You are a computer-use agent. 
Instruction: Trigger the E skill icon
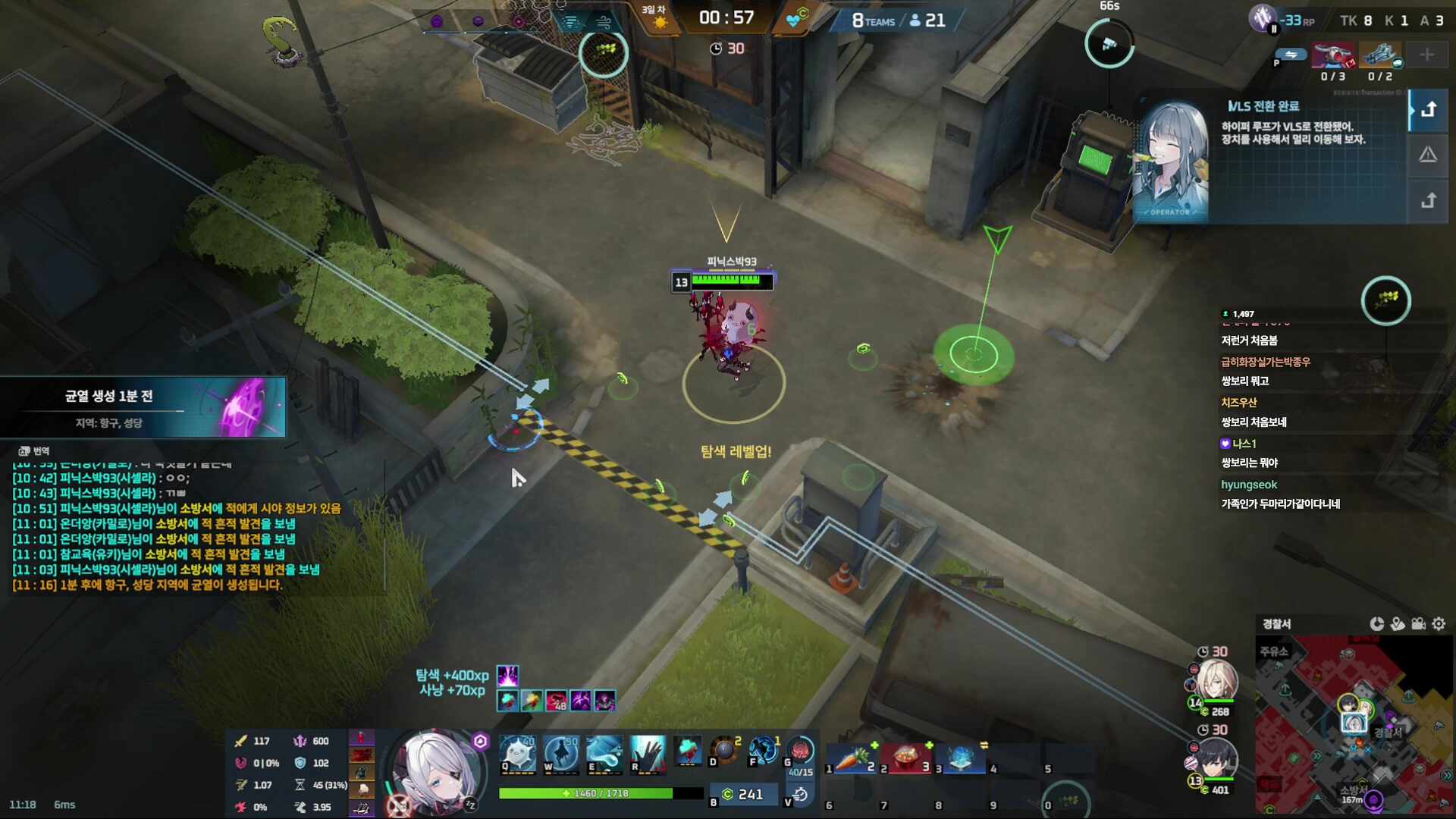pos(604,754)
